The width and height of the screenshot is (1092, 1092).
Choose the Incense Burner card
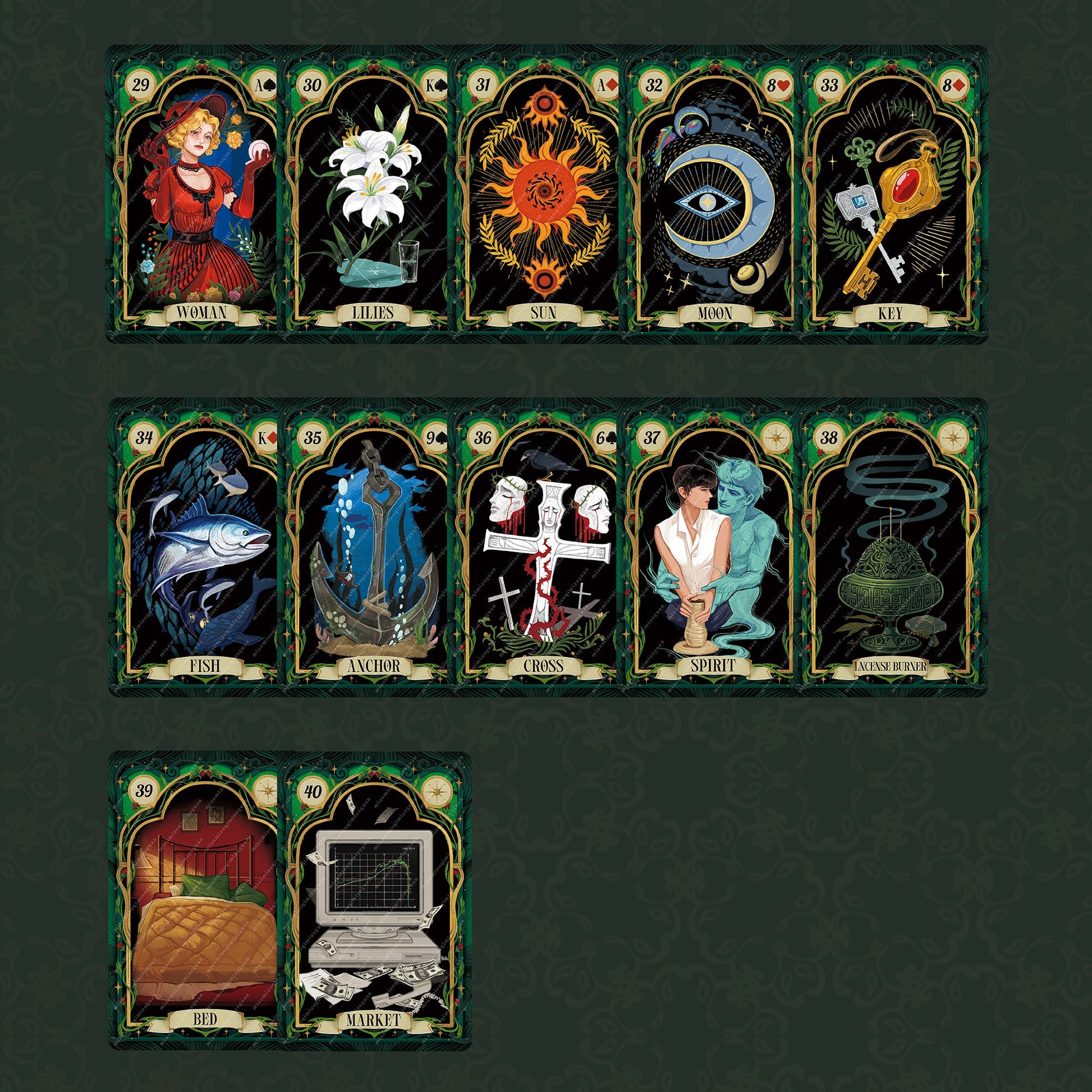[891, 547]
